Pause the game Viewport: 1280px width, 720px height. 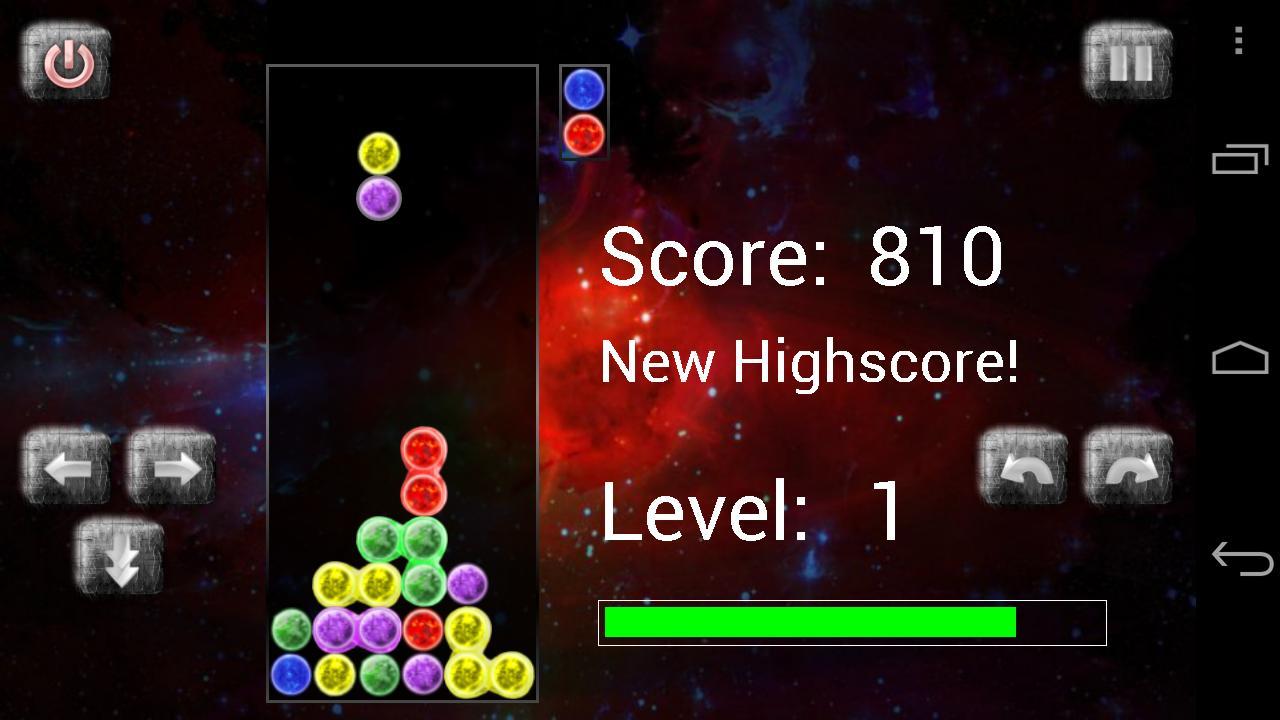coord(1127,62)
